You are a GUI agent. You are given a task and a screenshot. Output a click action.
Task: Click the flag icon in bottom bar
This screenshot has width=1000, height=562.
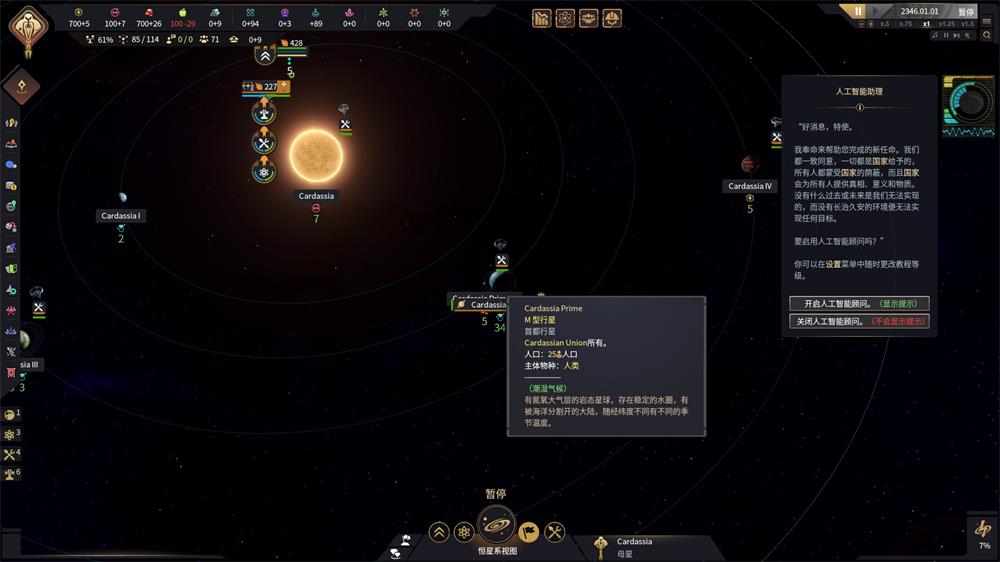tap(529, 532)
